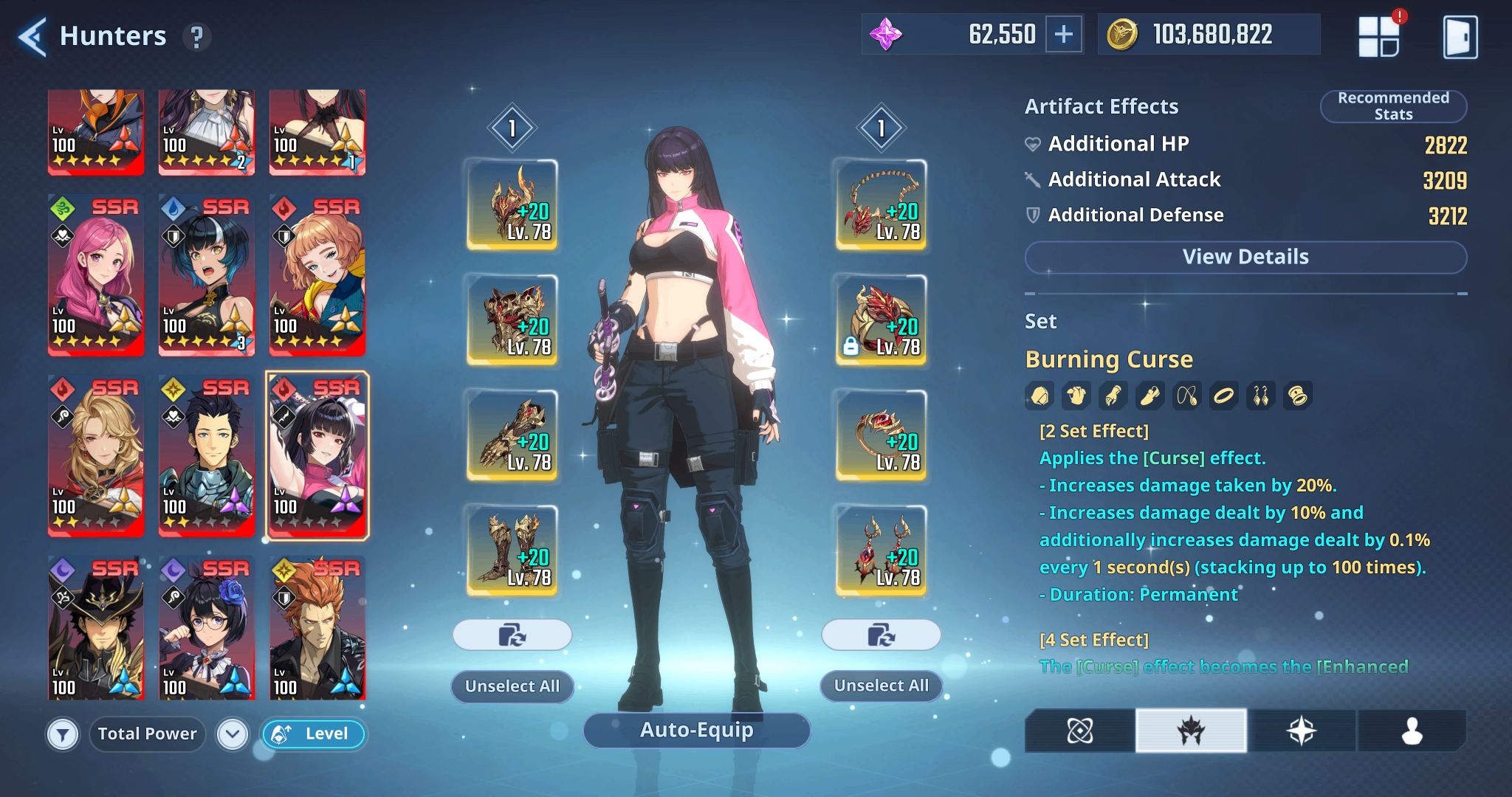Show Recommended Stats
The width and height of the screenshot is (1512, 797).
[1393, 106]
